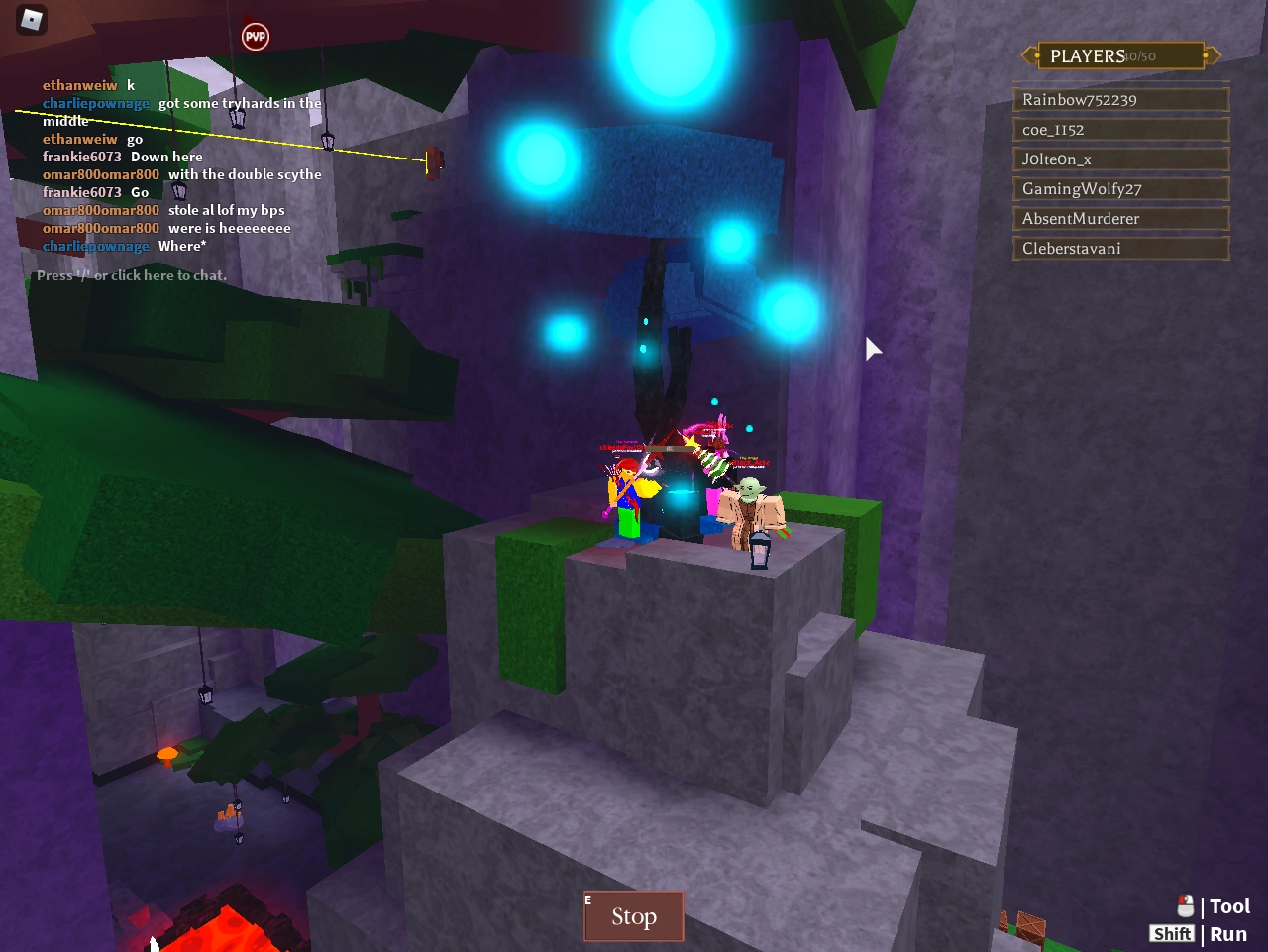The height and width of the screenshot is (952, 1268).
Task: Open chat via 'Press / or click here to chat'
Action: tap(131, 274)
